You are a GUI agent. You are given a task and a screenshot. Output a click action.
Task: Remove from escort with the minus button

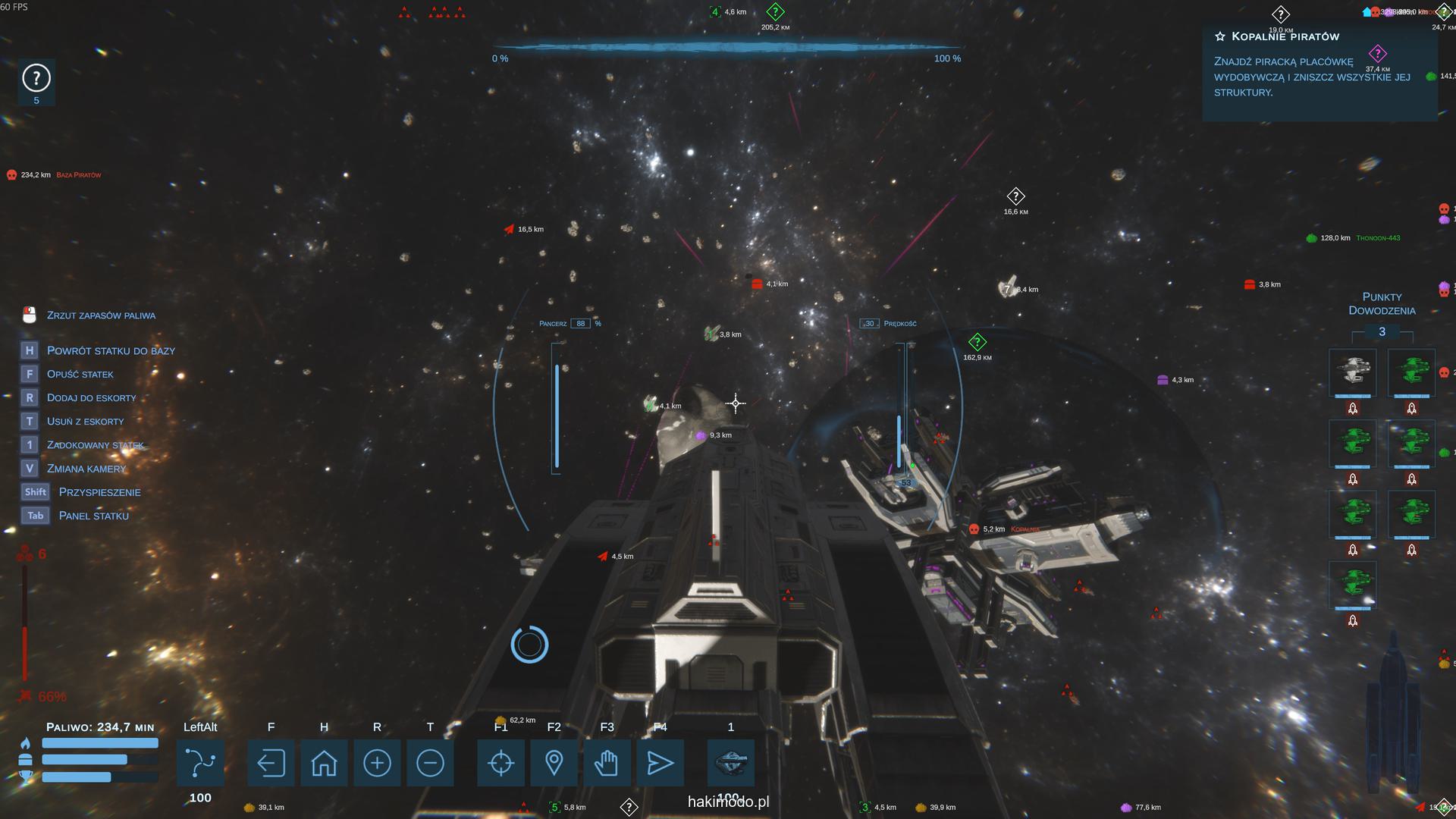pyautogui.click(x=430, y=762)
